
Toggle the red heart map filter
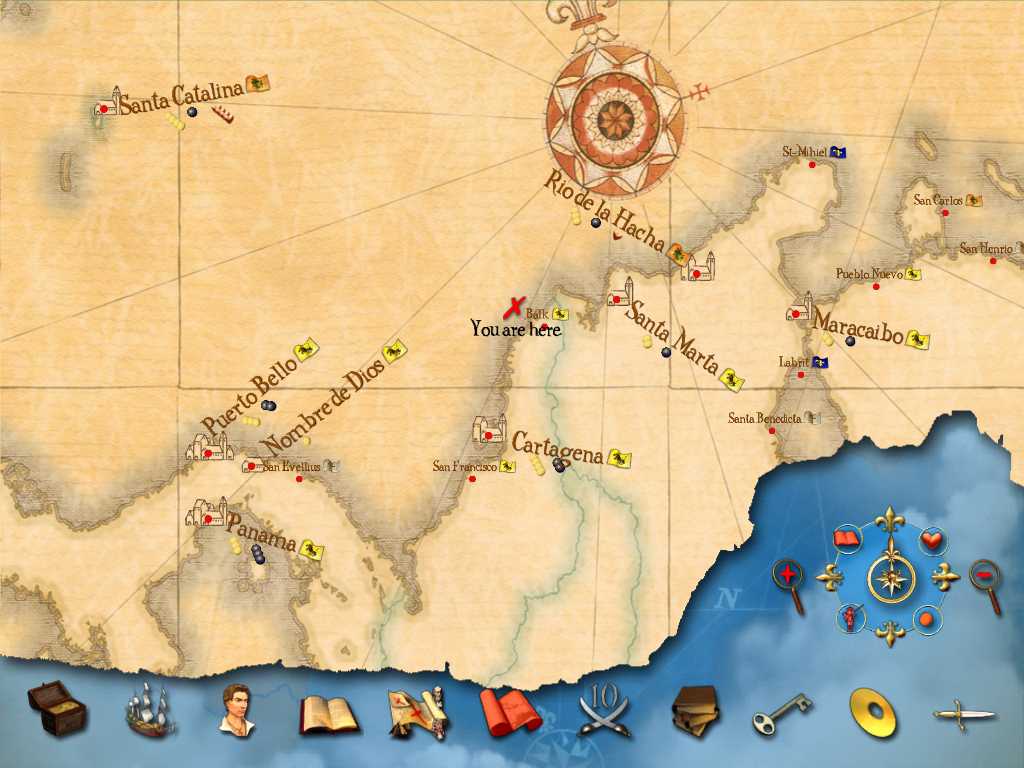click(x=931, y=540)
